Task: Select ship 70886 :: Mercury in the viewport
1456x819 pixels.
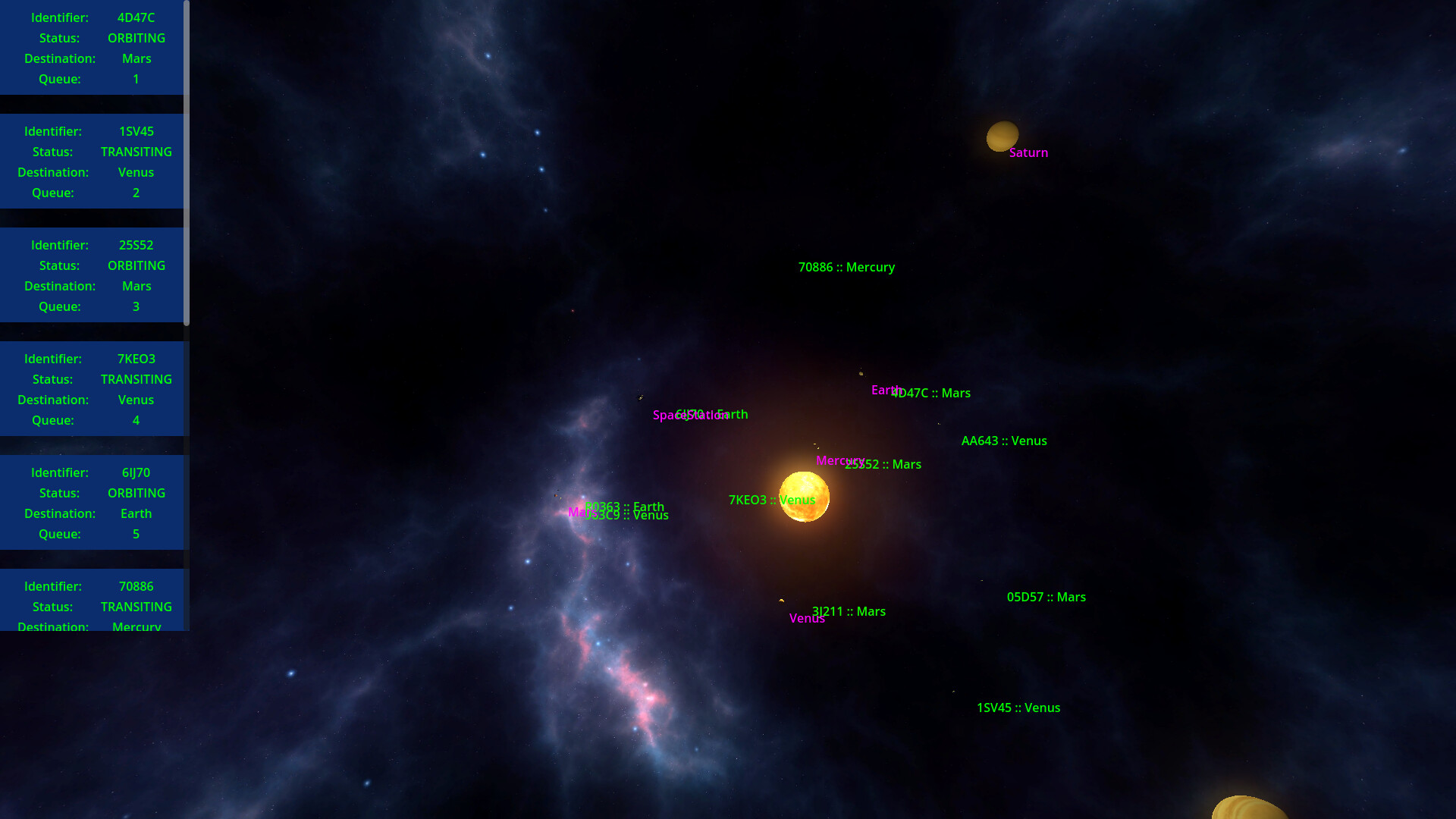Action: click(x=847, y=267)
